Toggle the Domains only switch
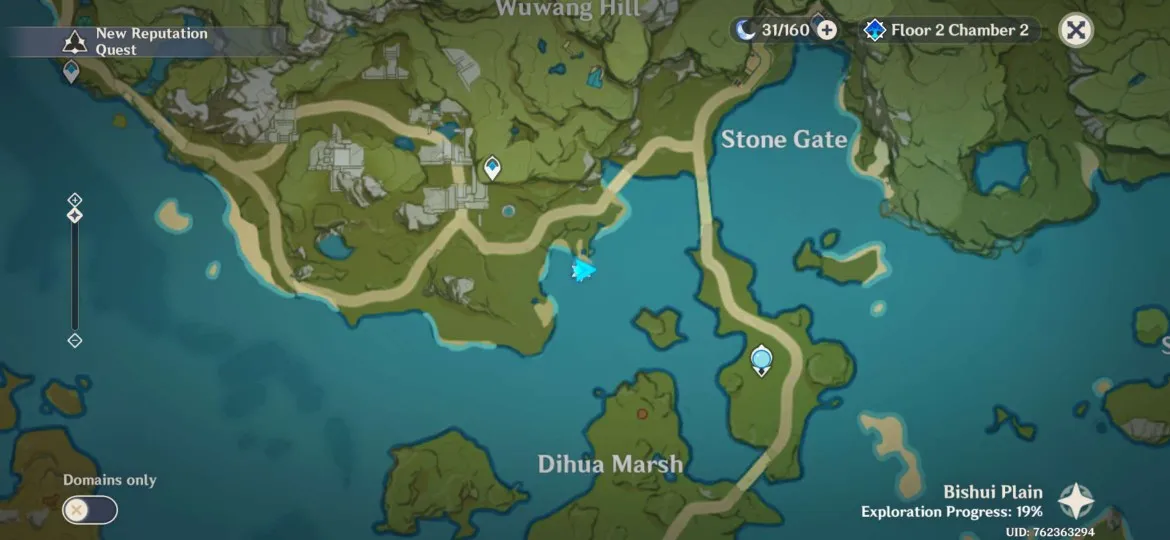Viewport: 1170px width, 540px height. tap(90, 510)
